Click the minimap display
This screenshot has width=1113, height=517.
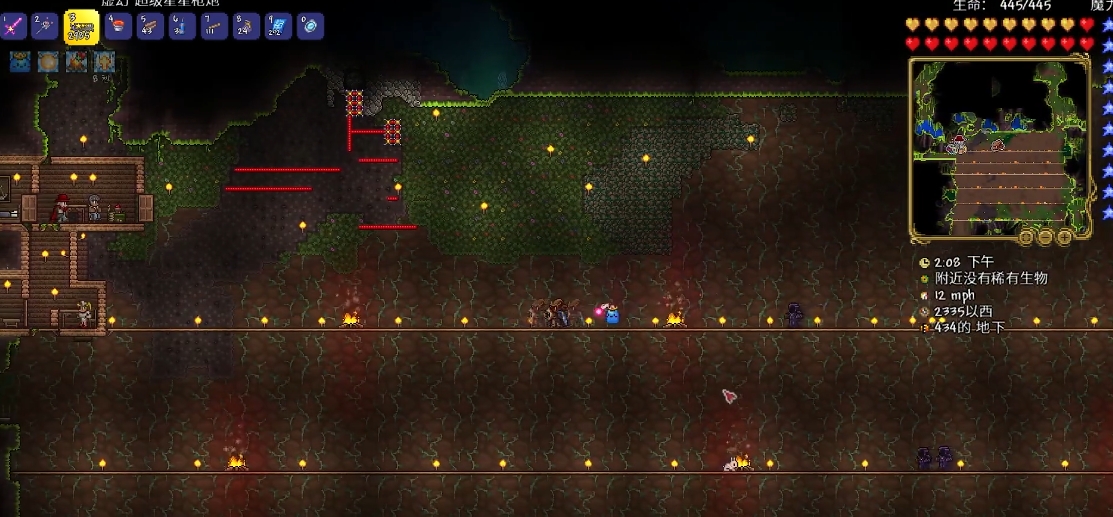coord(998,145)
